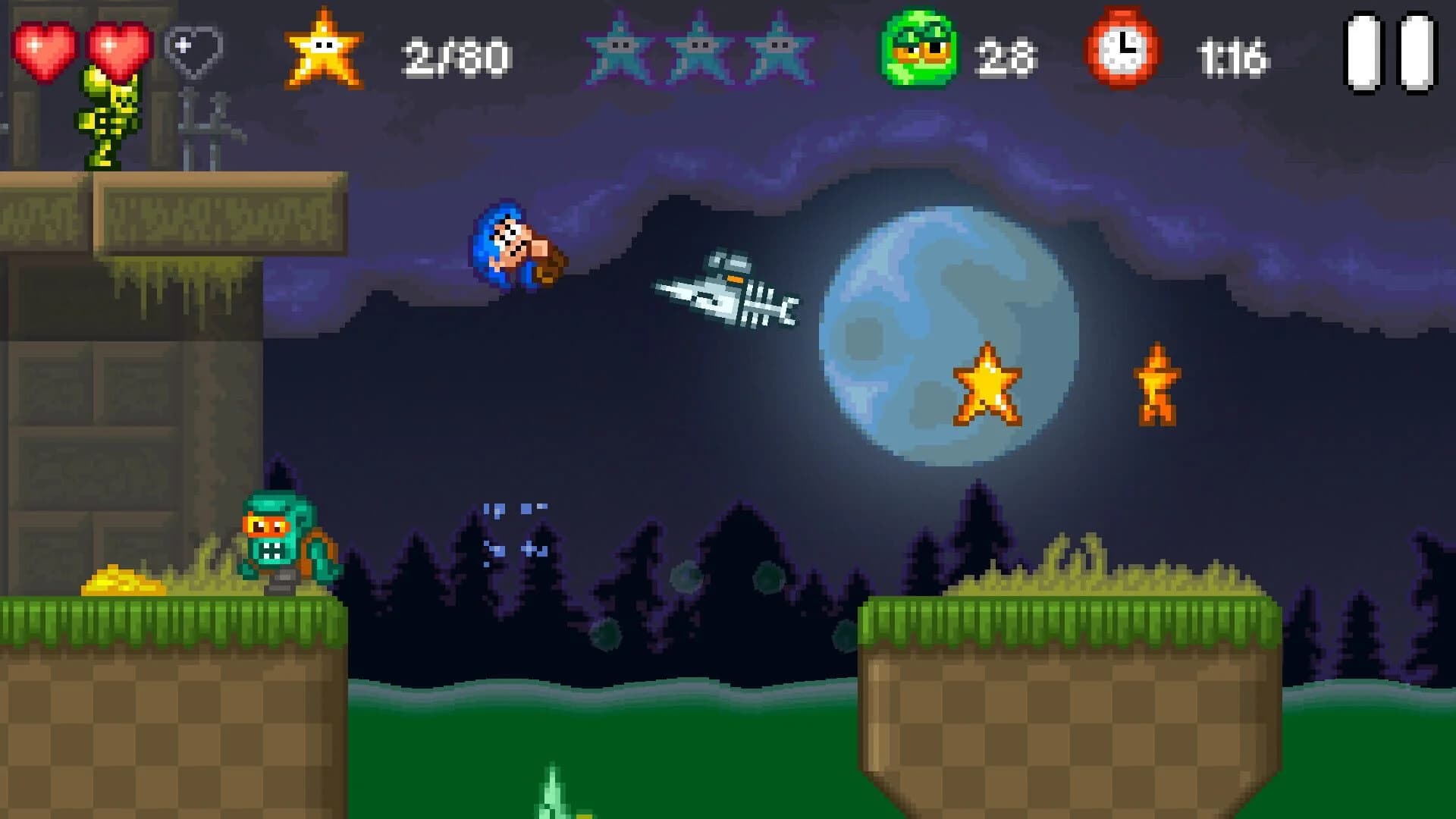Select the blue-haired jumping player character
Image resolution: width=1456 pixels, height=819 pixels.
(516, 246)
